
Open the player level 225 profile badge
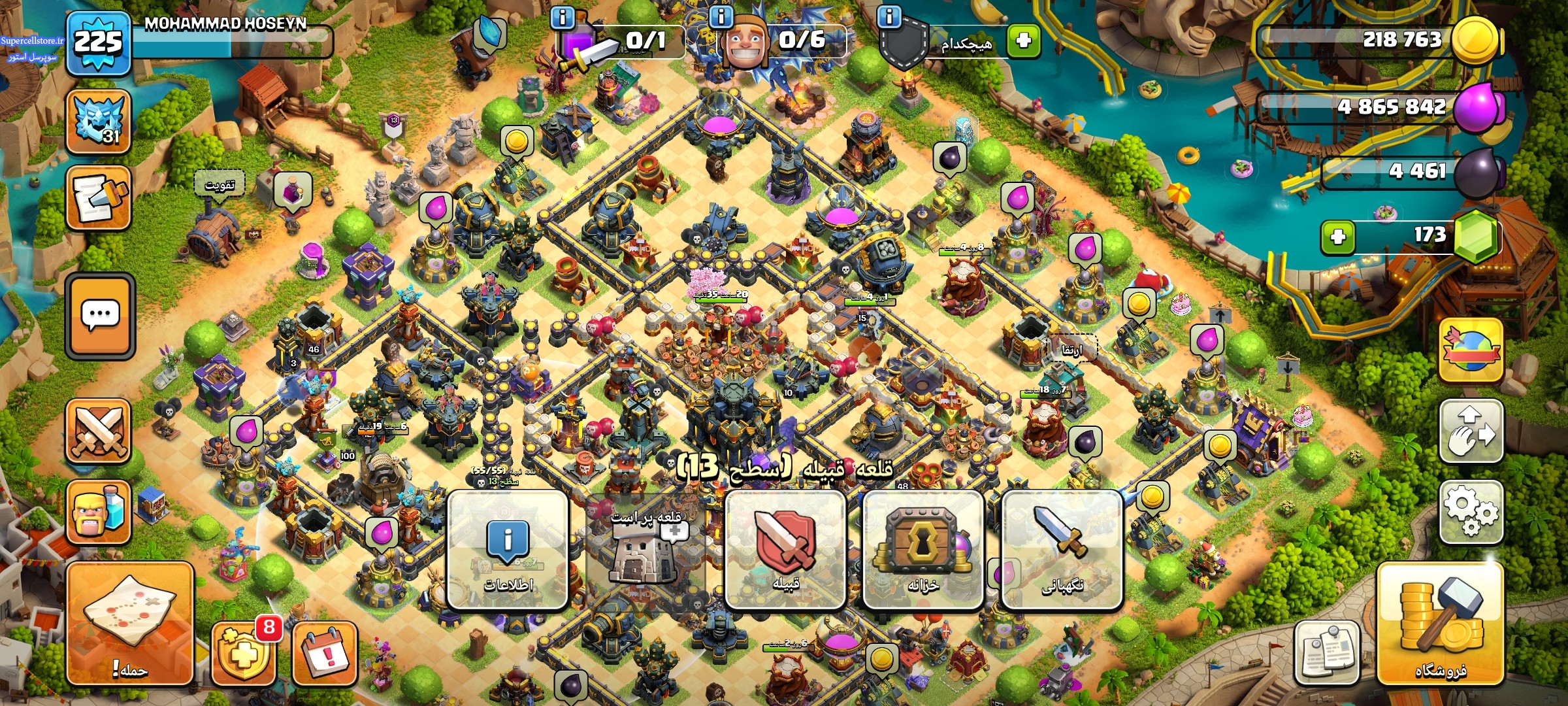[98, 43]
